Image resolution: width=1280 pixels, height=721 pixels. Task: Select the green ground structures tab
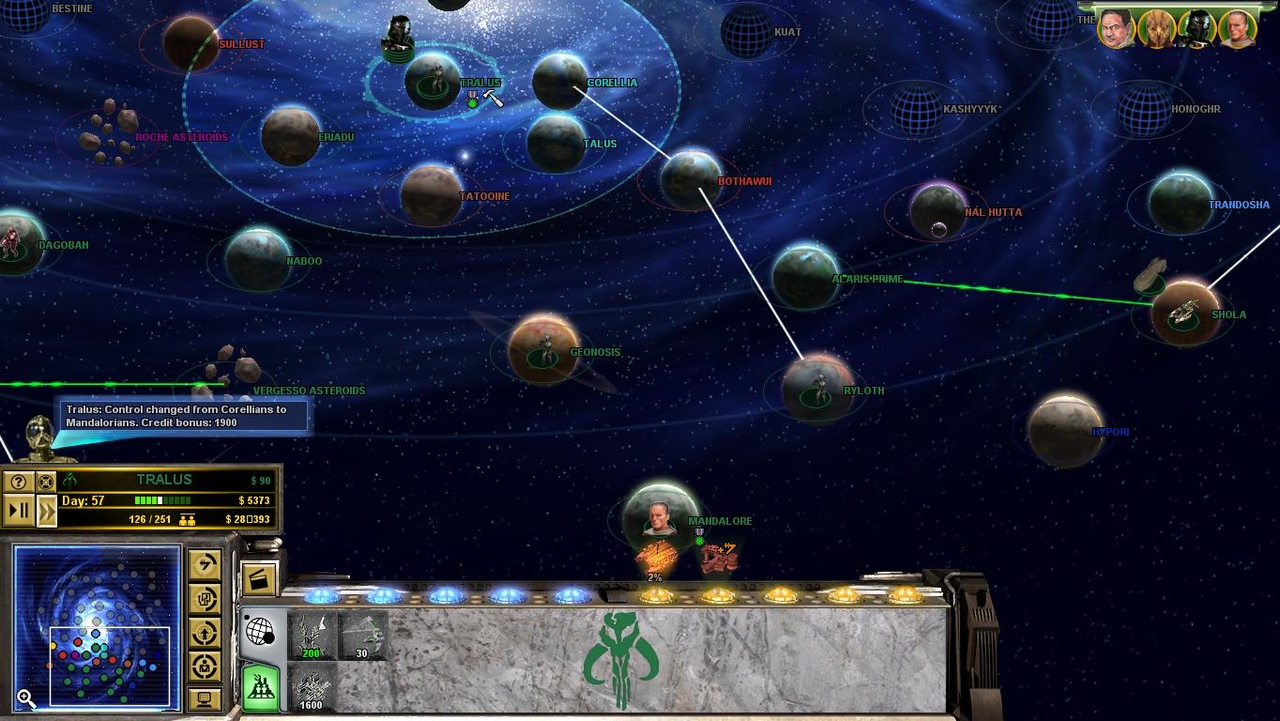tap(260, 687)
